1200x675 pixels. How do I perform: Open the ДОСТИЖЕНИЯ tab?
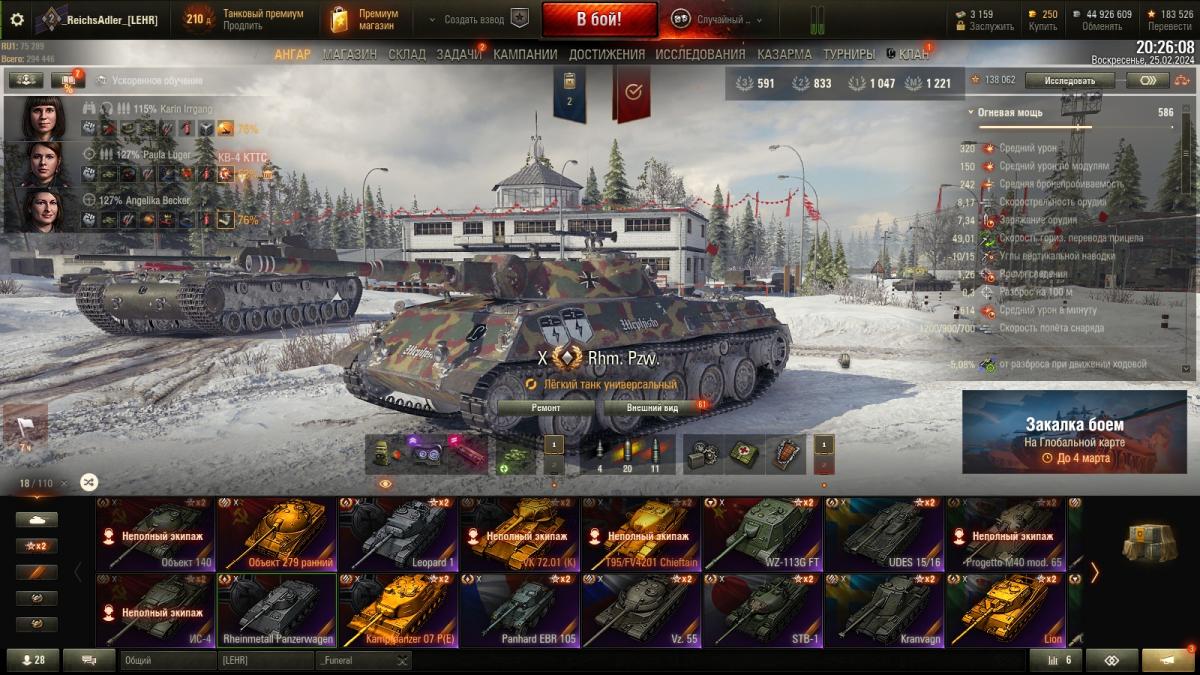608,54
